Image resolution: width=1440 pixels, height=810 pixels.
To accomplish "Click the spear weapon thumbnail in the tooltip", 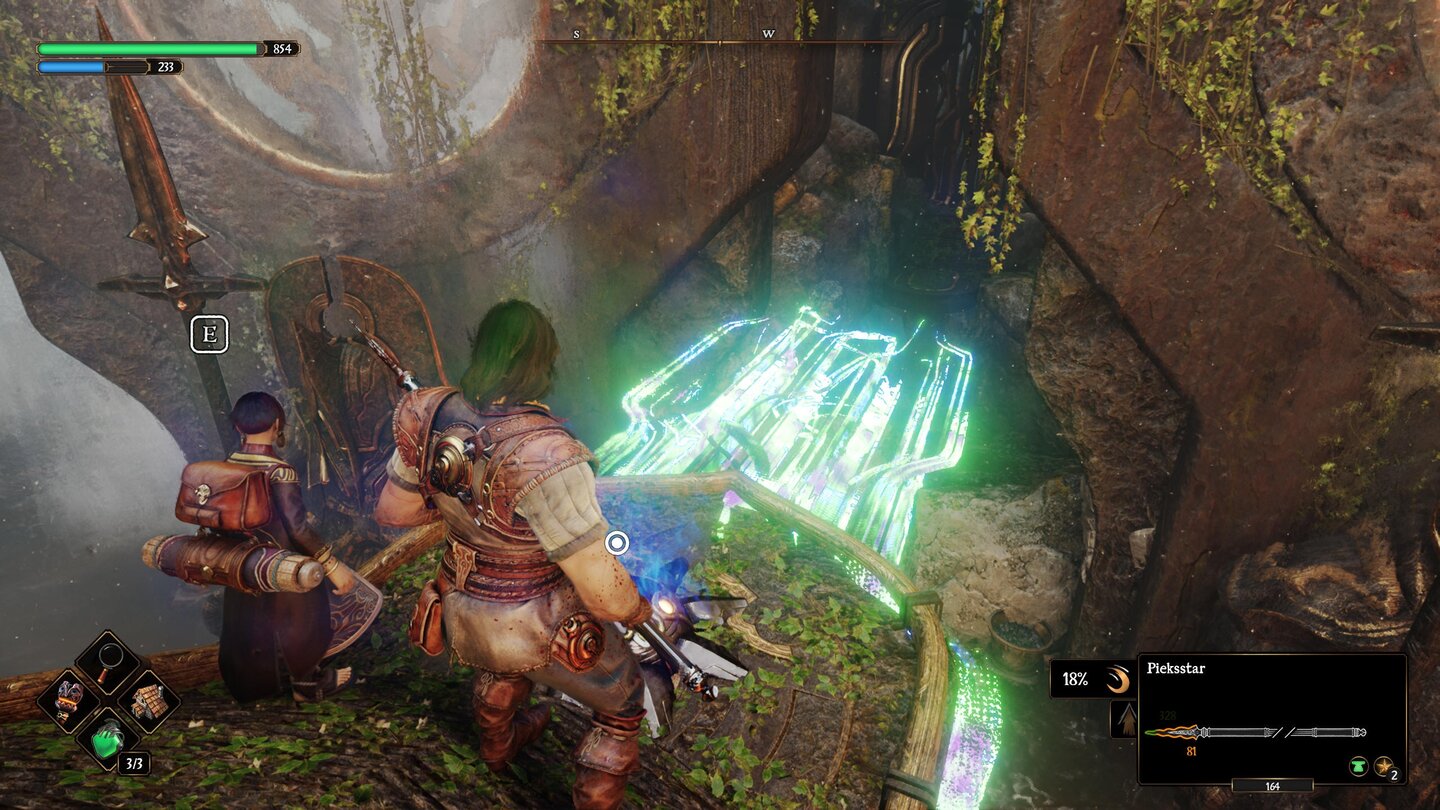I will (1255, 732).
